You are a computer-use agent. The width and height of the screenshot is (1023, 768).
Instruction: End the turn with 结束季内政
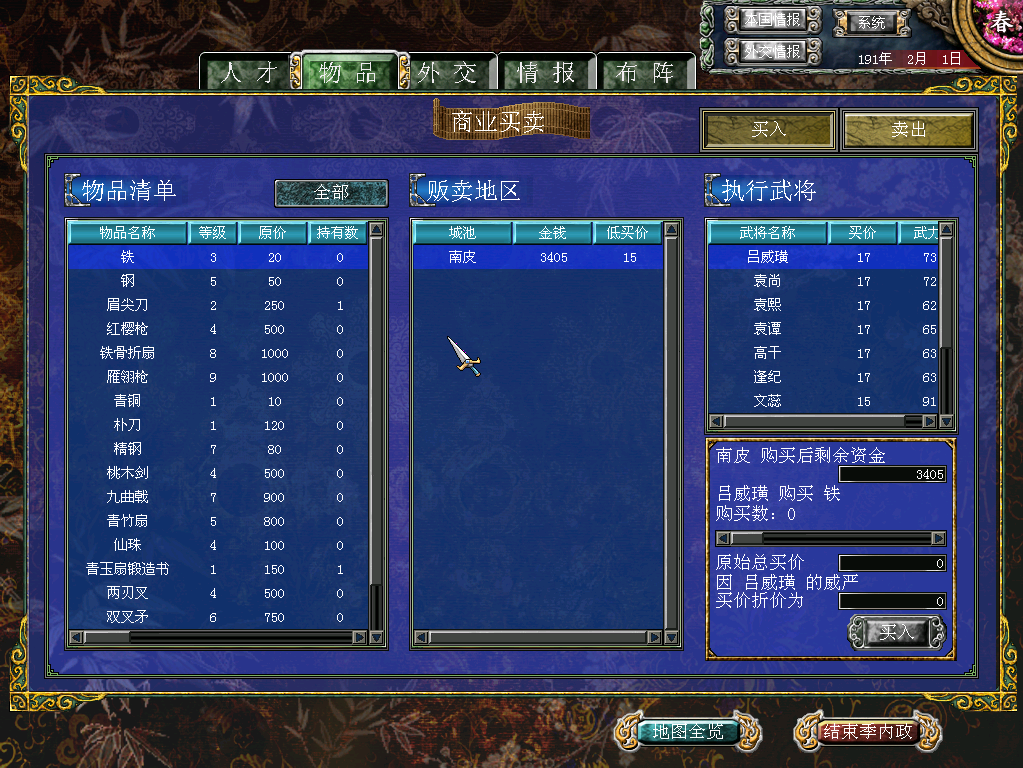tap(868, 732)
